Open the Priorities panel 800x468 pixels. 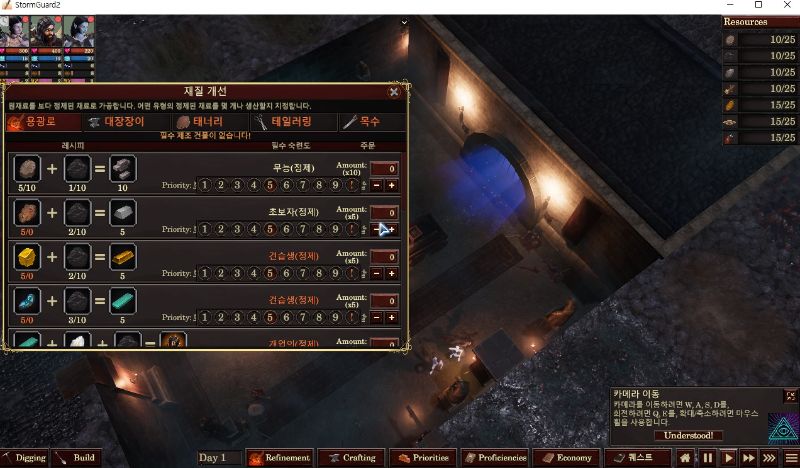point(423,458)
